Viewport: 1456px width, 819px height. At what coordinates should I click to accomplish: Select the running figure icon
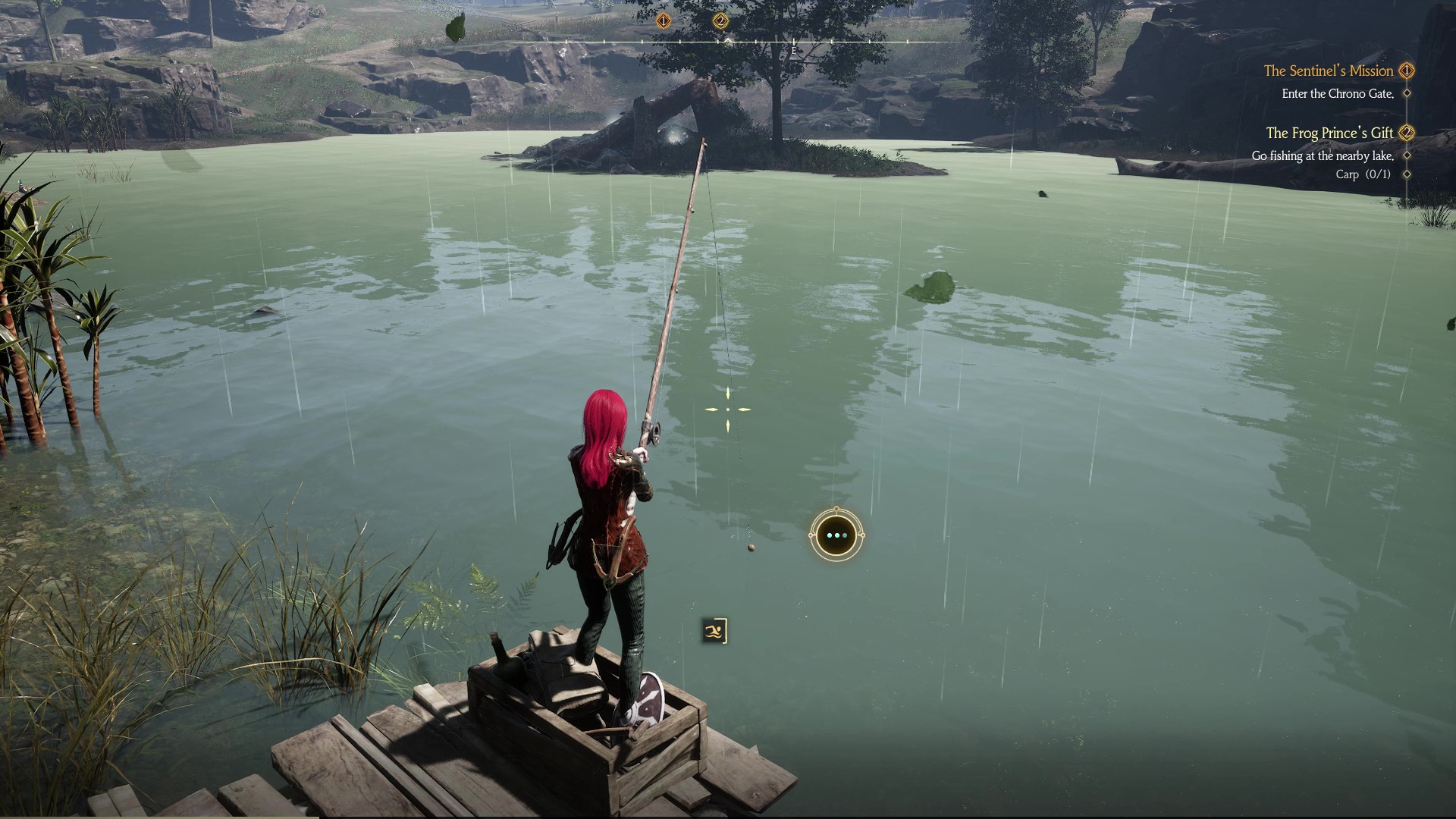714,630
